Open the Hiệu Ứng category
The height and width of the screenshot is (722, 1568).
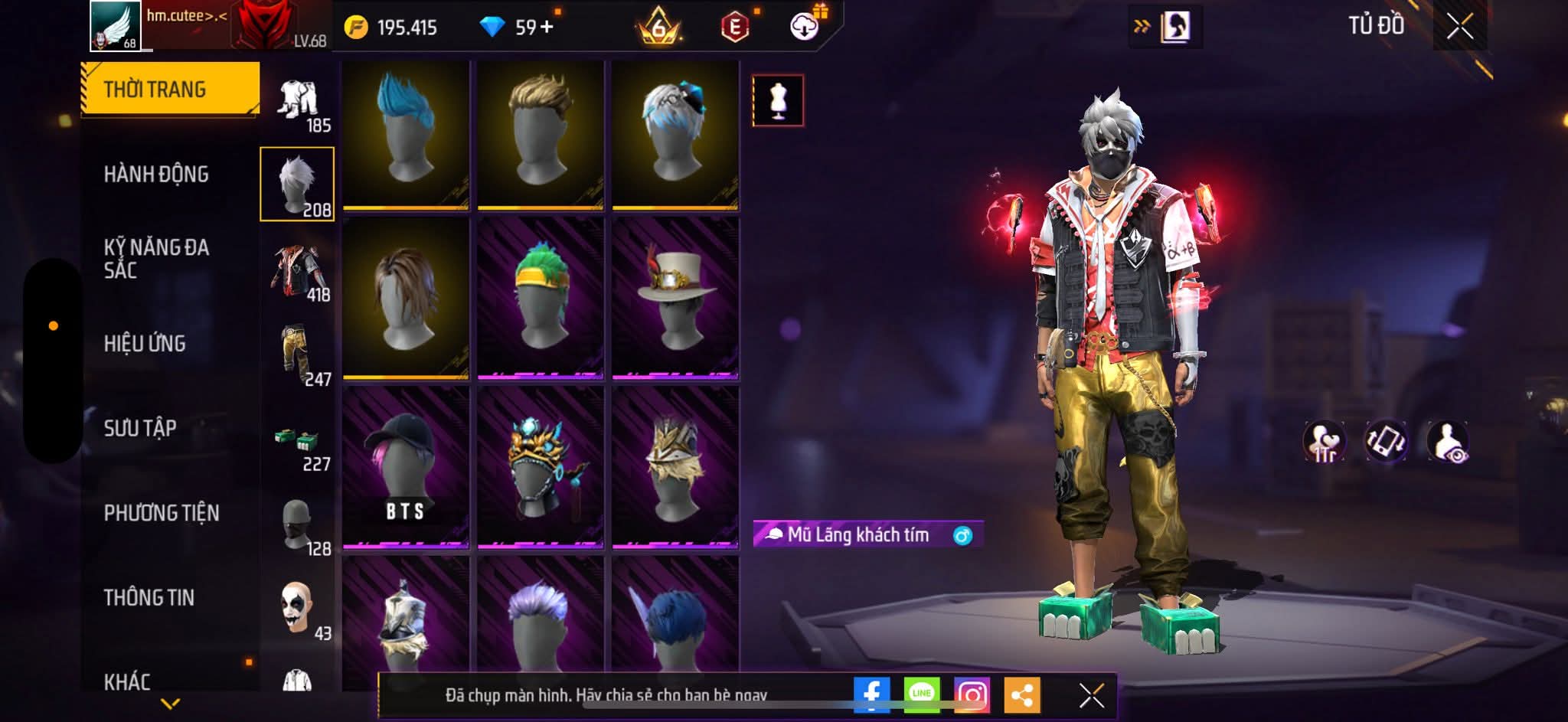point(145,344)
